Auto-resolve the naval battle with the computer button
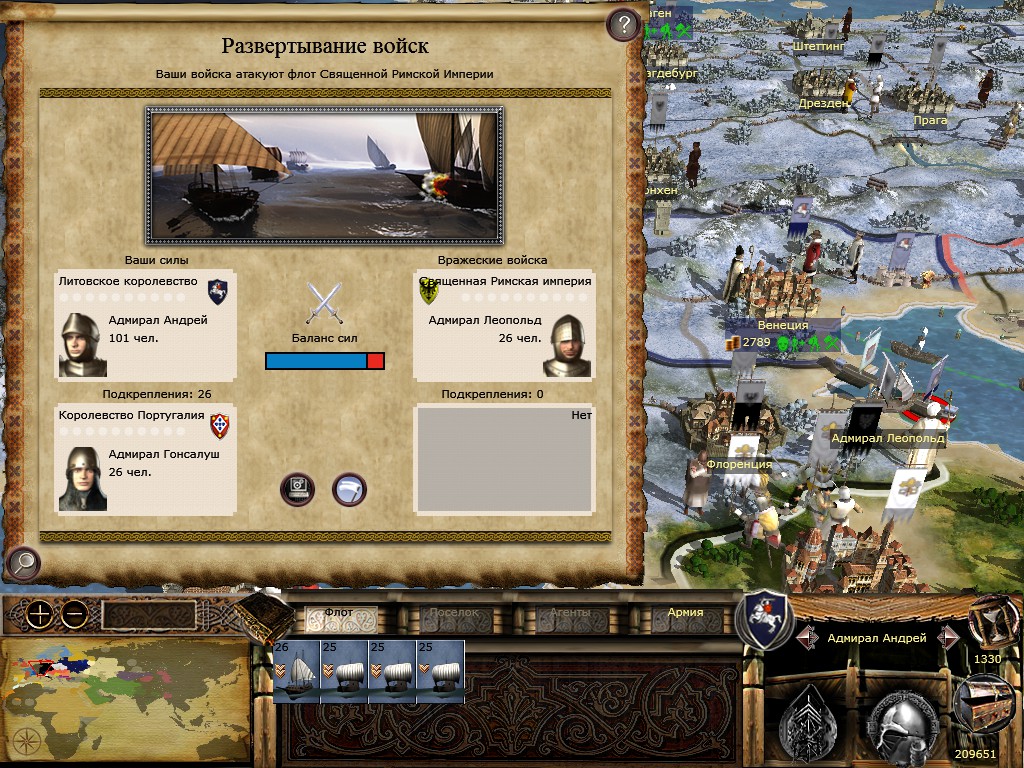1024x768 pixels. [x=298, y=489]
